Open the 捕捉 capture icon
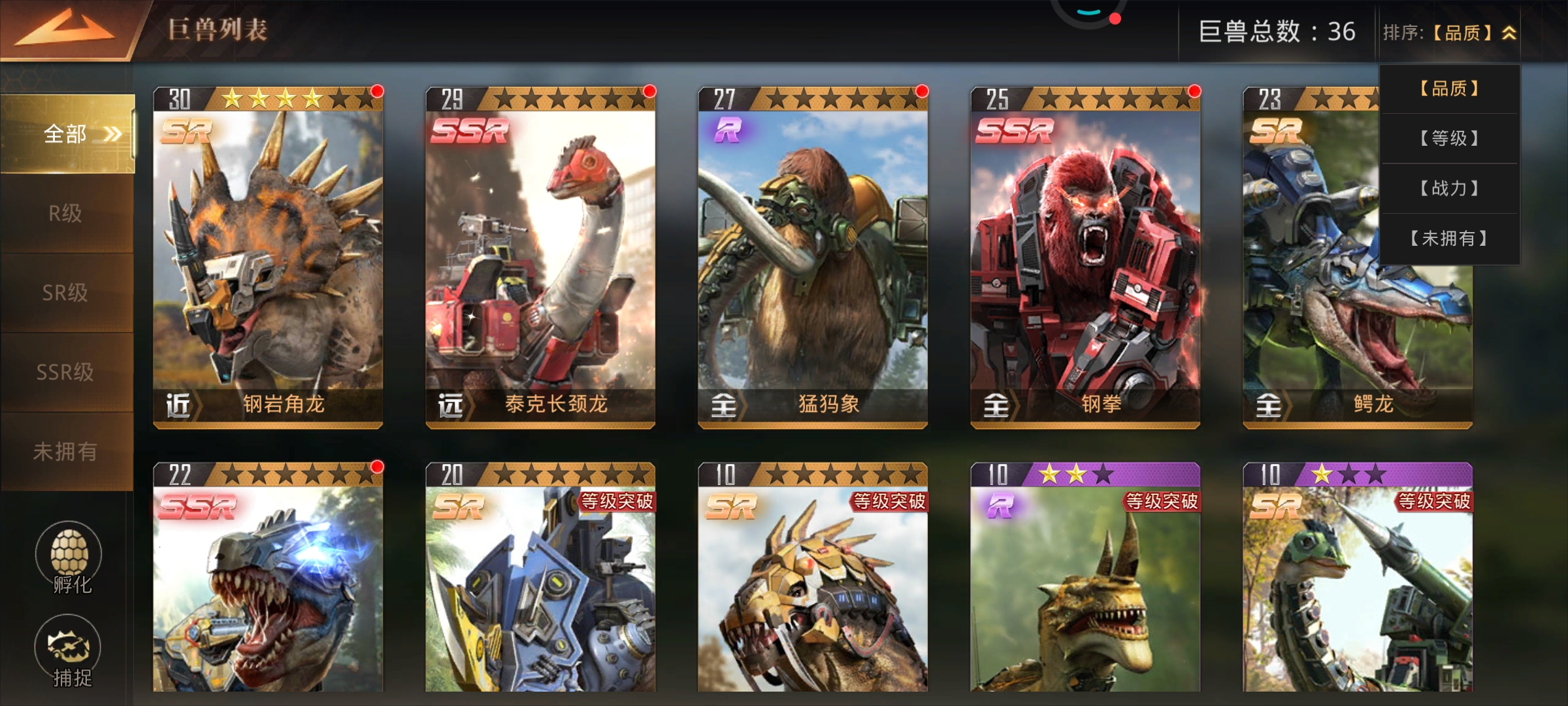This screenshot has height=706, width=1568. pyautogui.click(x=68, y=650)
